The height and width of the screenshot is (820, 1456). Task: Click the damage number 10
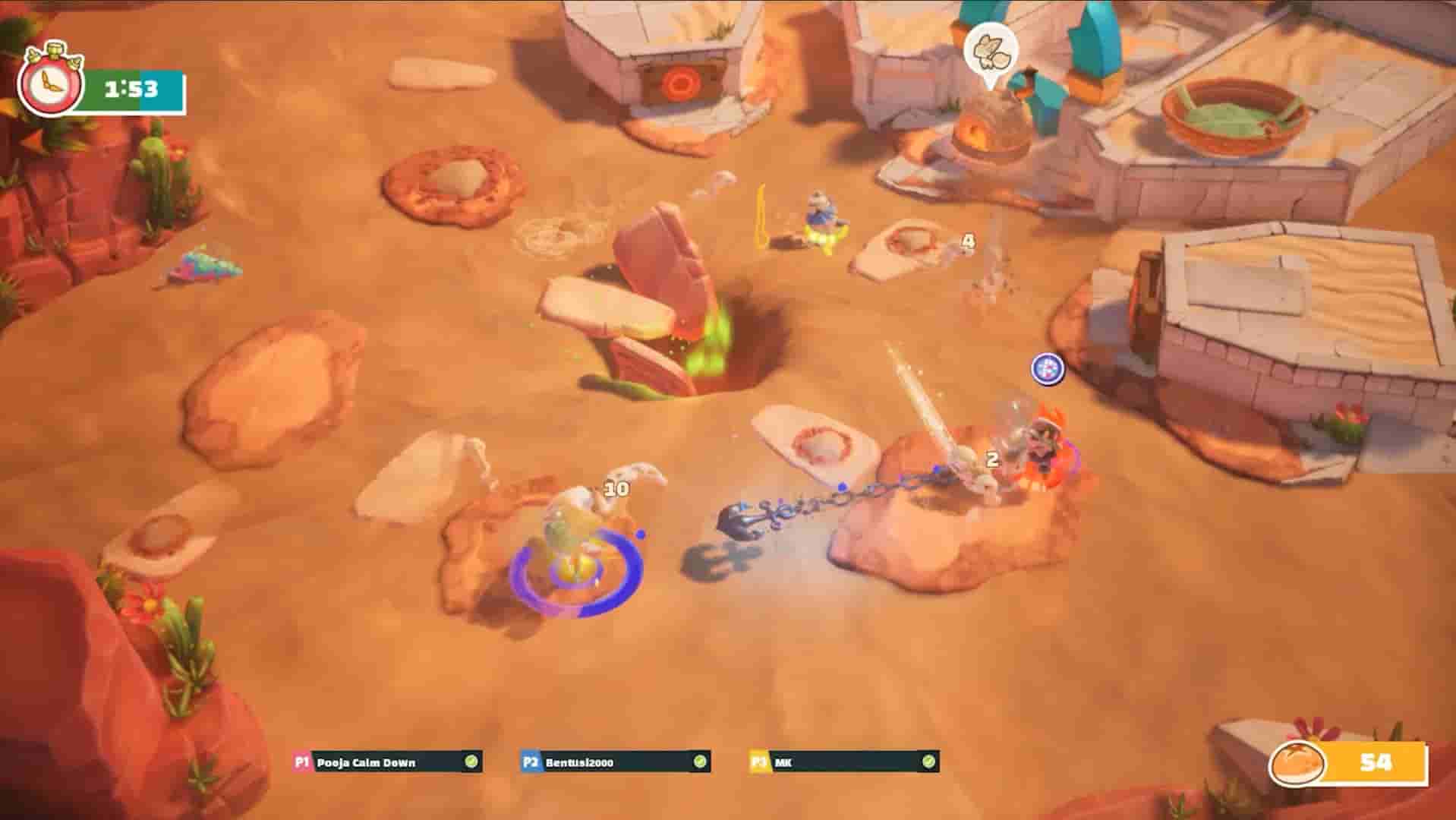point(616,488)
